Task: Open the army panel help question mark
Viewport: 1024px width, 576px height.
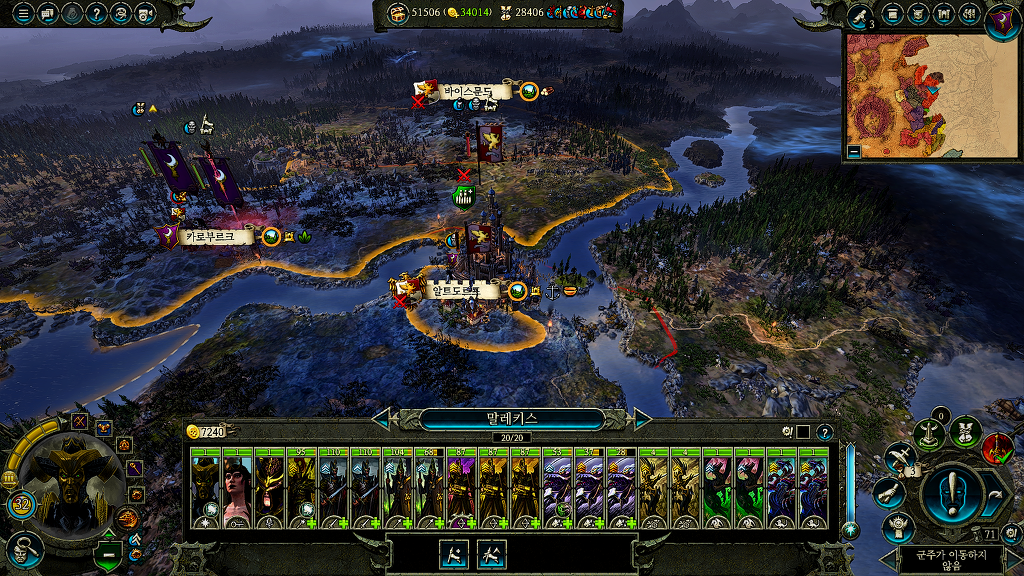Action: pos(824,432)
